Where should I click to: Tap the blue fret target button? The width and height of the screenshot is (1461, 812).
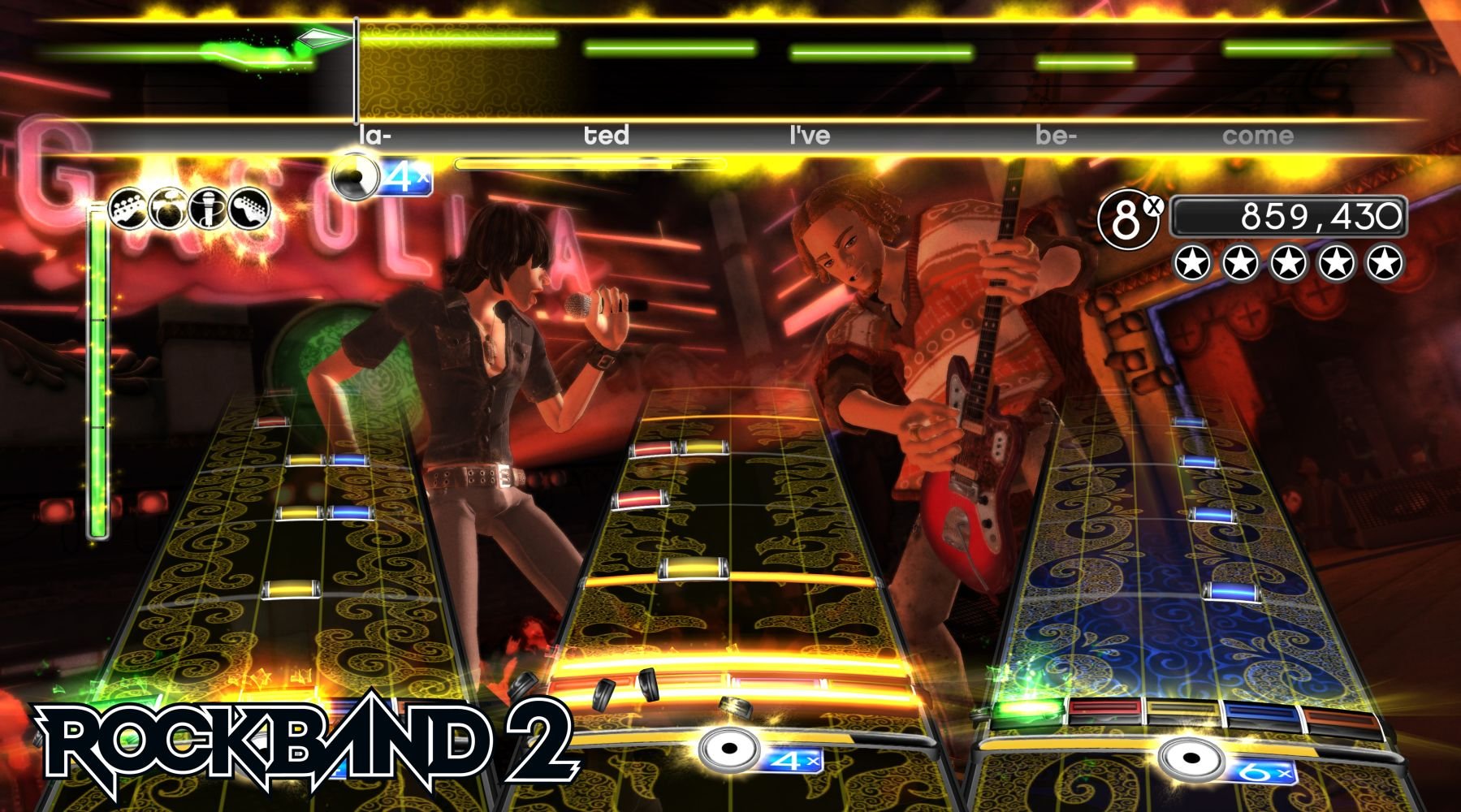tap(1260, 715)
